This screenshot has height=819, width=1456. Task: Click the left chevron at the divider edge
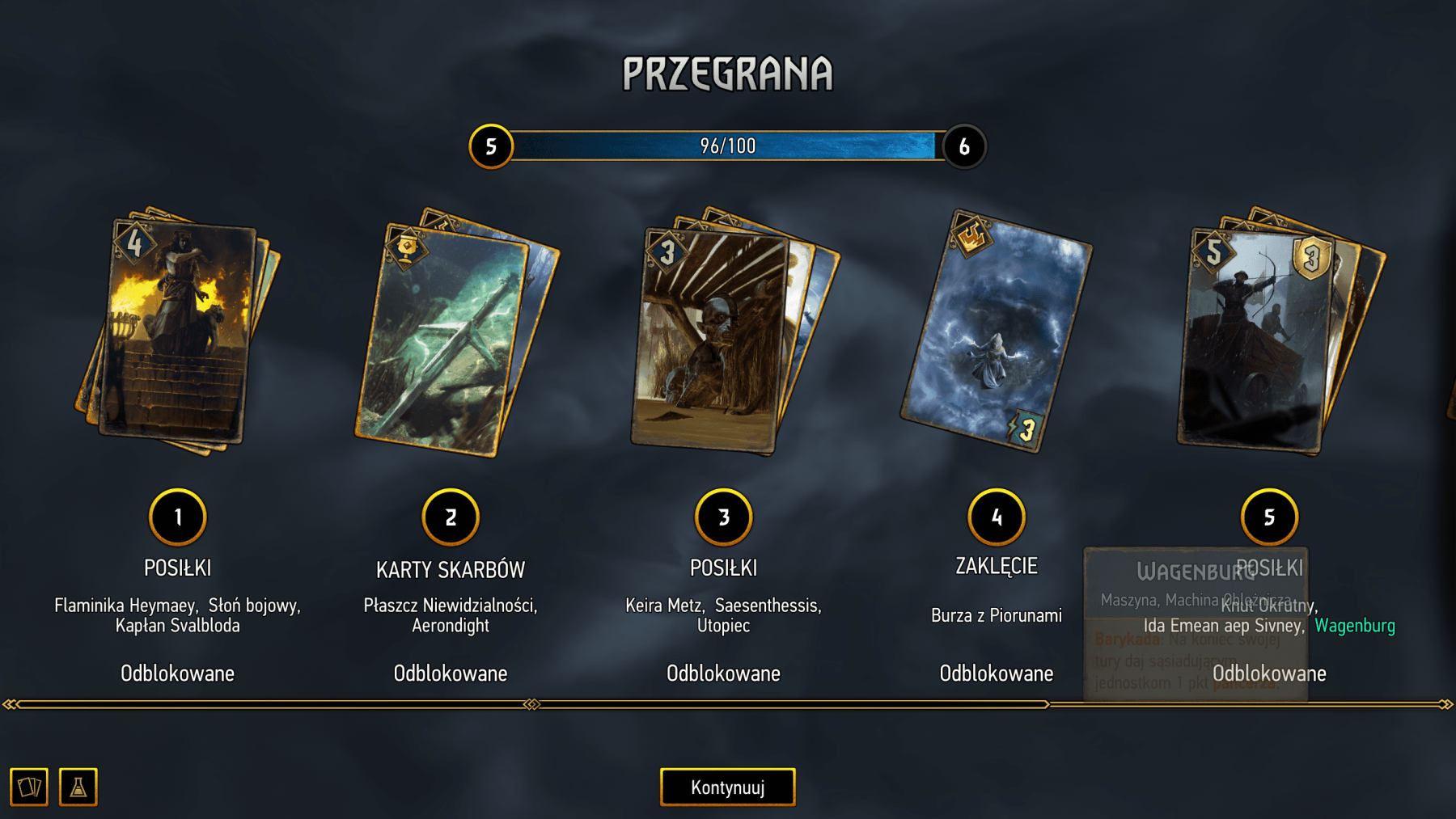(8, 703)
